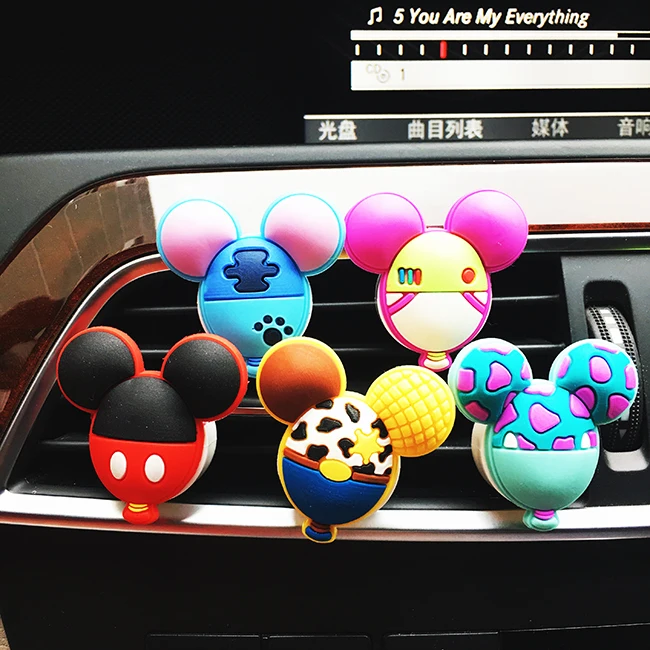Switch to the 媒体 media tab

coord(549,128)
